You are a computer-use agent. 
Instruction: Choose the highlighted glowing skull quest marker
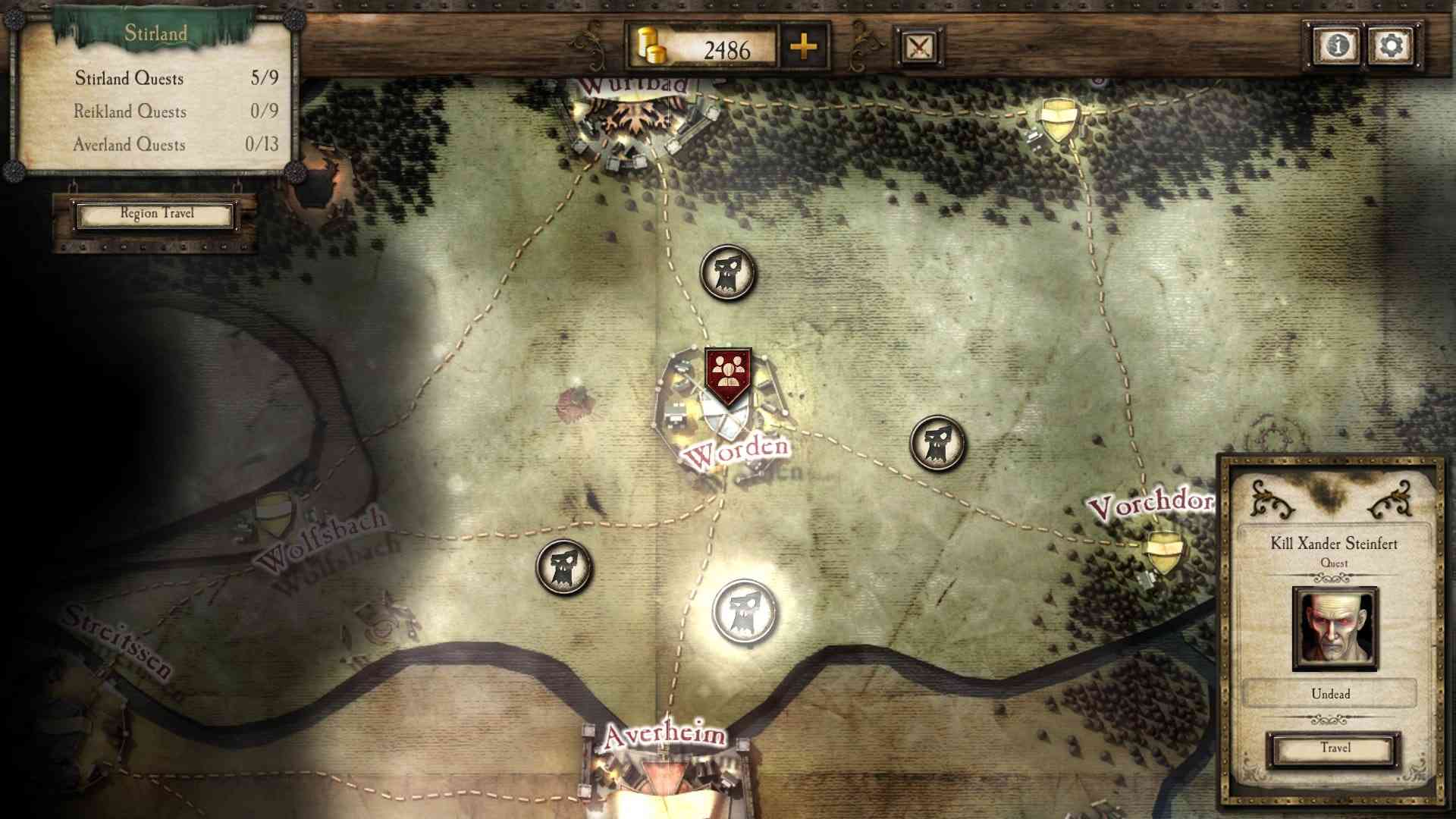coord(744,611)
